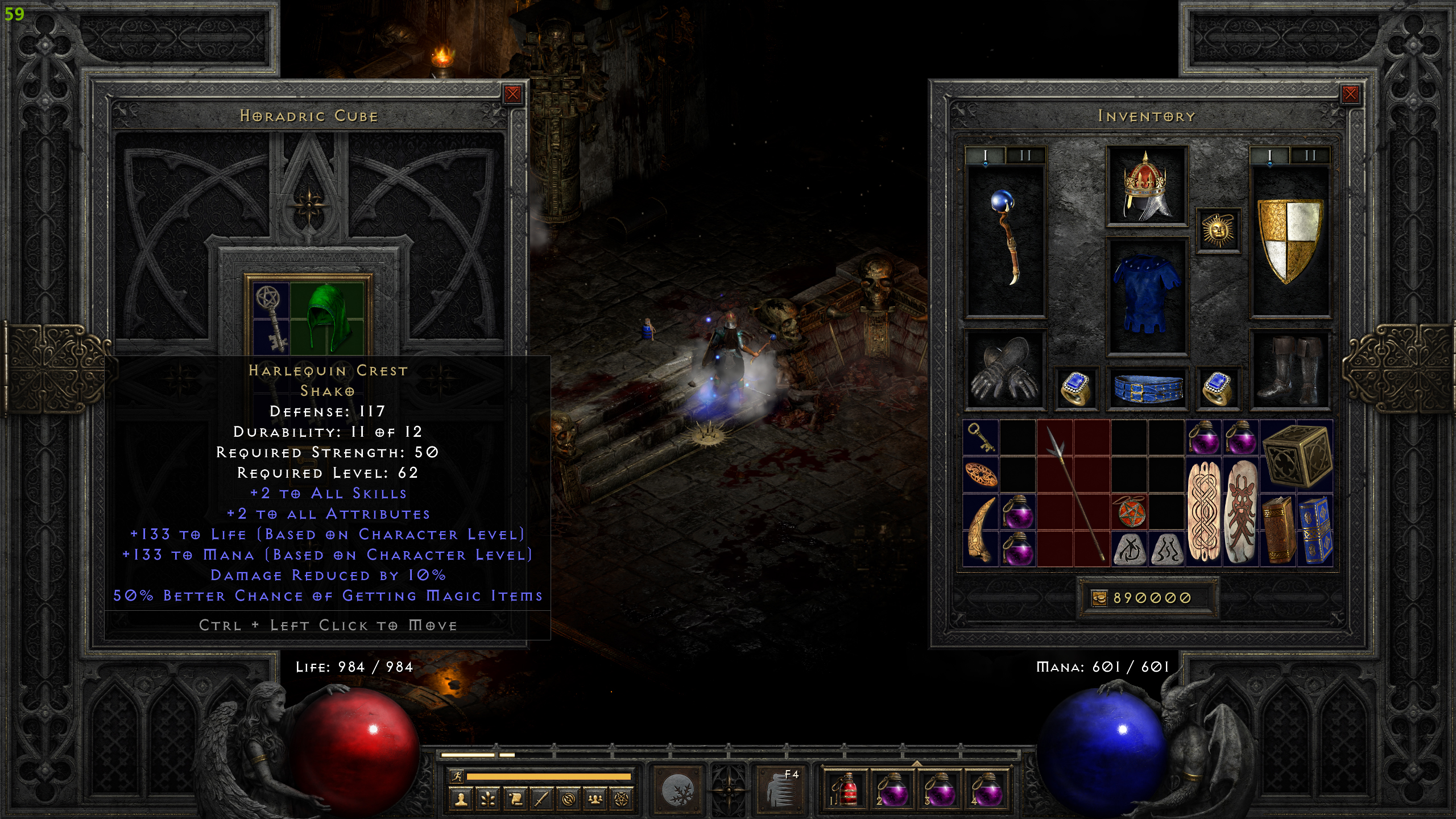Select the sun face amulet
This screenshot has width=1456, height=819.
(1218, 230)
